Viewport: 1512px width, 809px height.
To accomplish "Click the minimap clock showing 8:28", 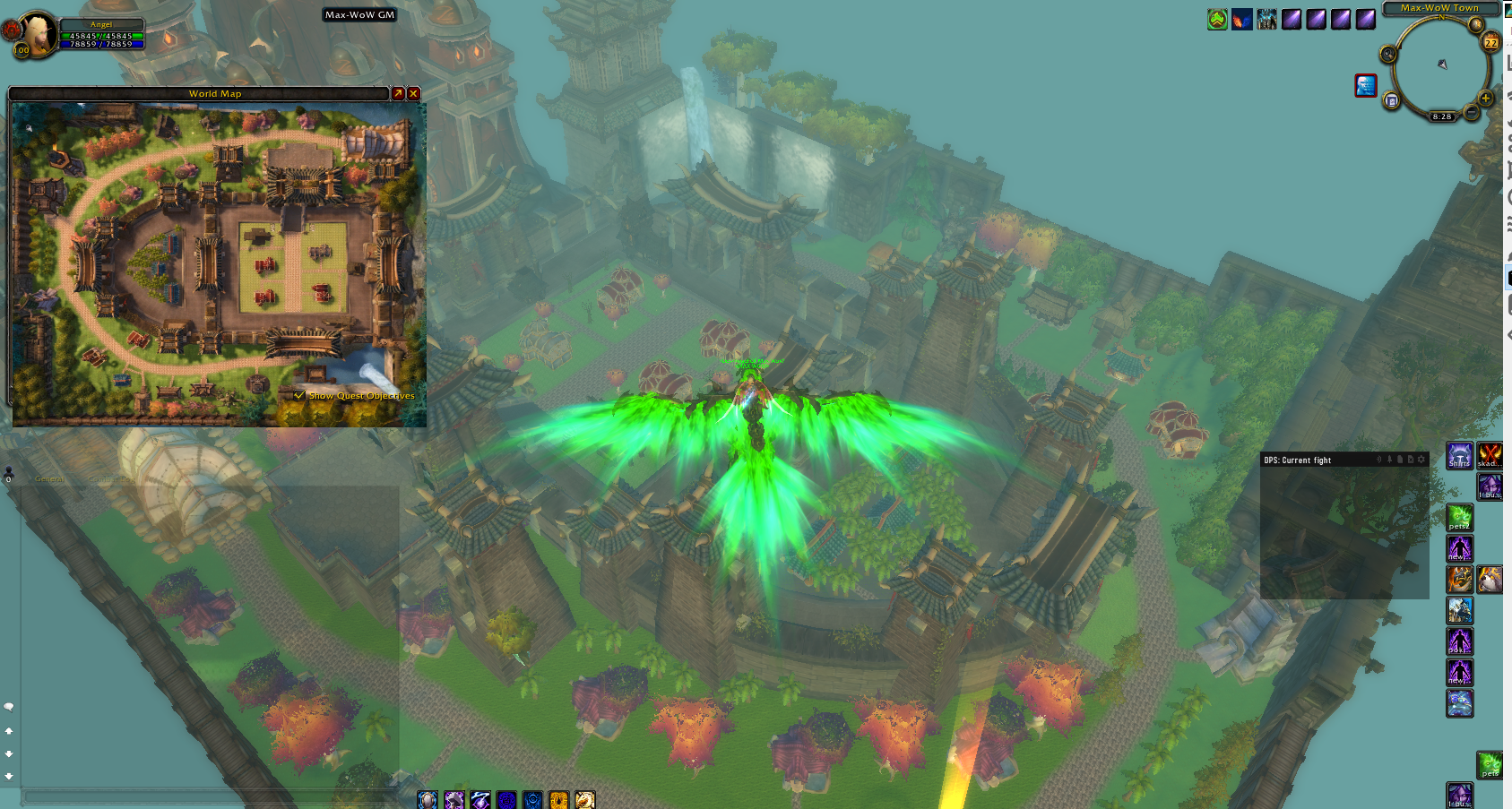I will pos(1441,116).
